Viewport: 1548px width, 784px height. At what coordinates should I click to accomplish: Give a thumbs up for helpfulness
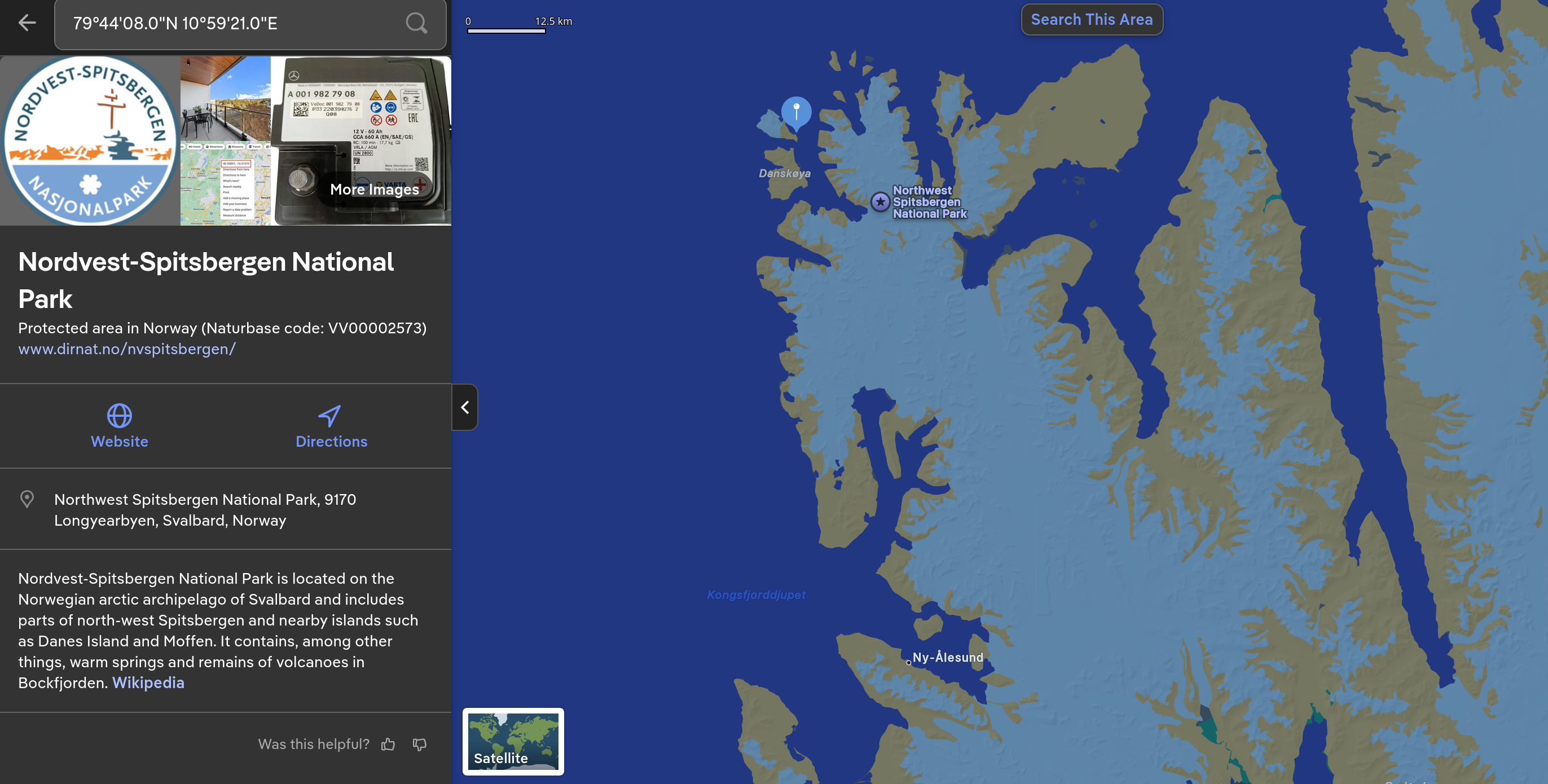click(388, 745)
